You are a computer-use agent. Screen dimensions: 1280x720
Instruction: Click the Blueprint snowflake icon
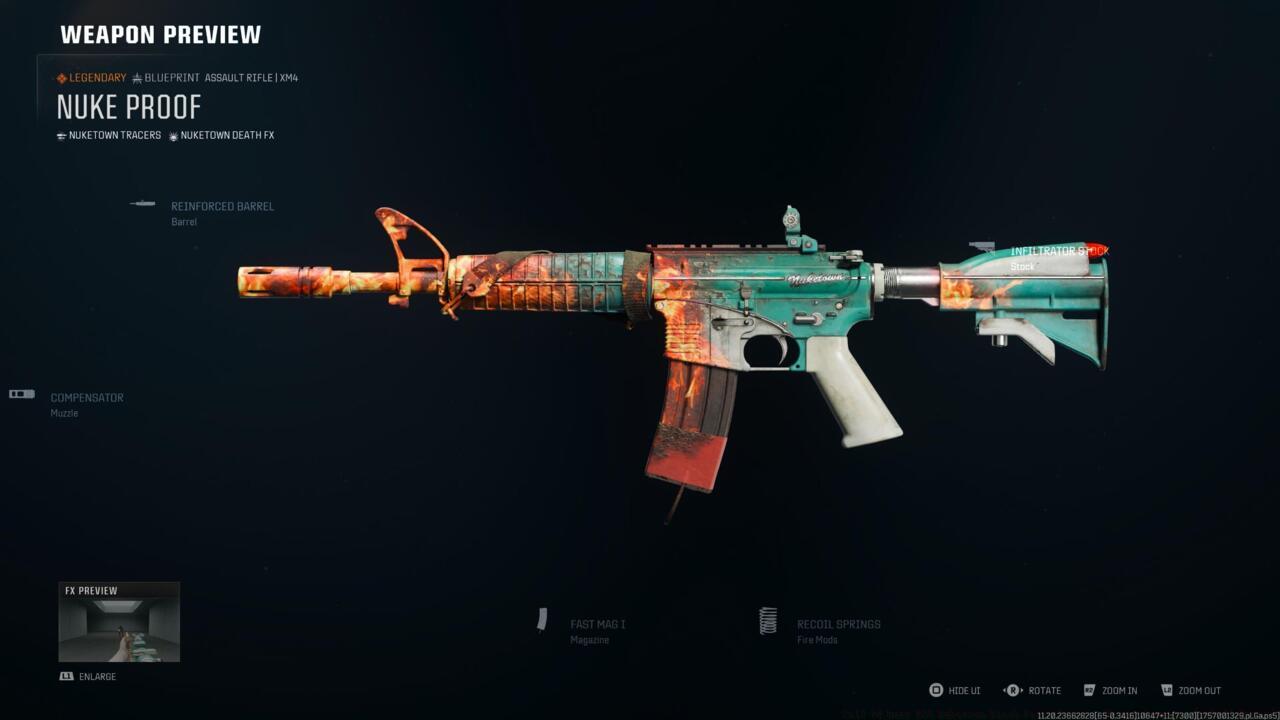(136, 77)
